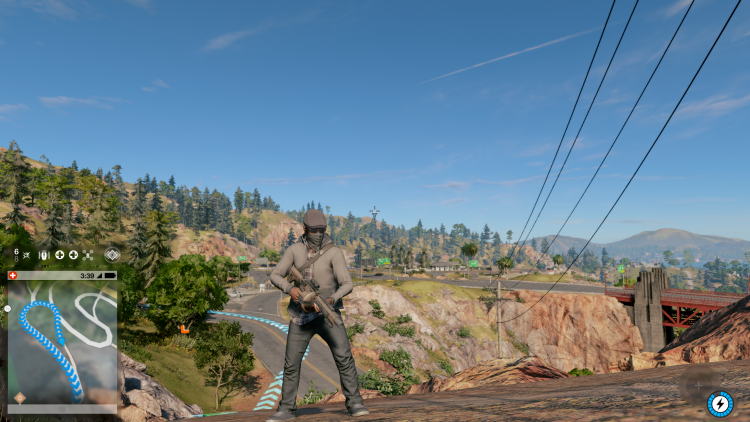
Task: Select the orange diamond marker on the minimap
Action: tap(19, 398)
